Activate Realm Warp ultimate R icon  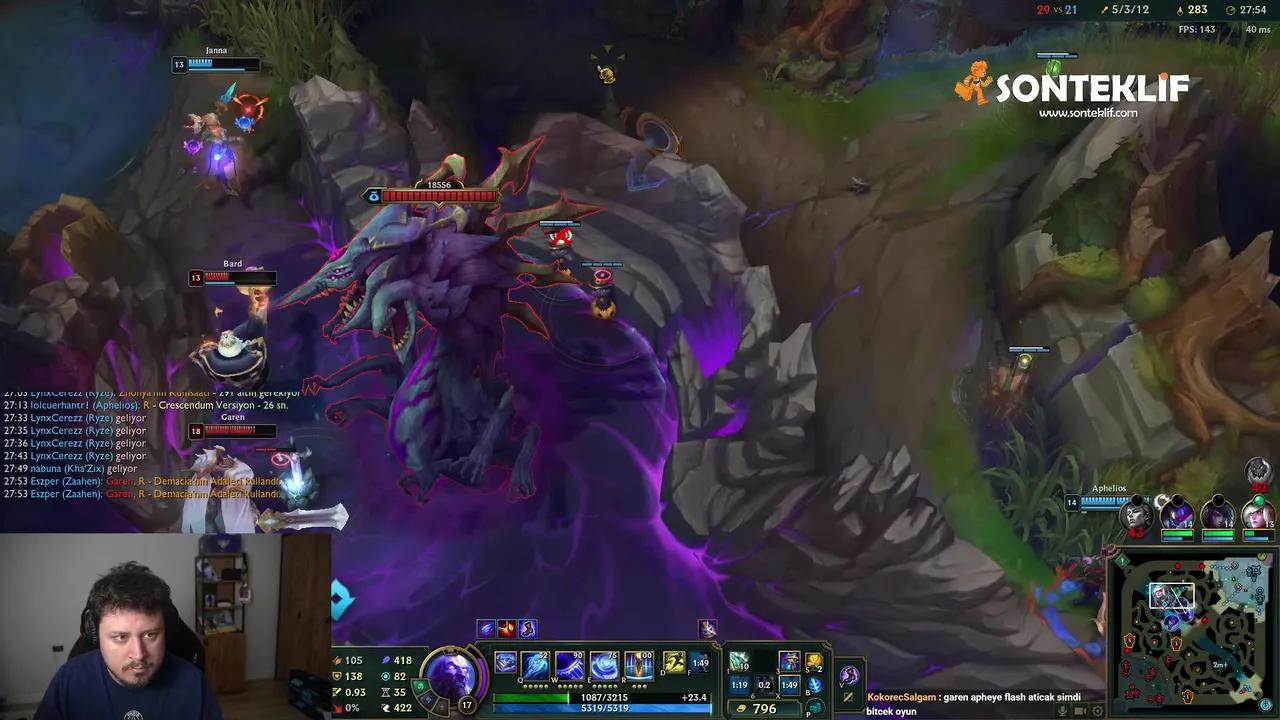[x=639, y=664]
